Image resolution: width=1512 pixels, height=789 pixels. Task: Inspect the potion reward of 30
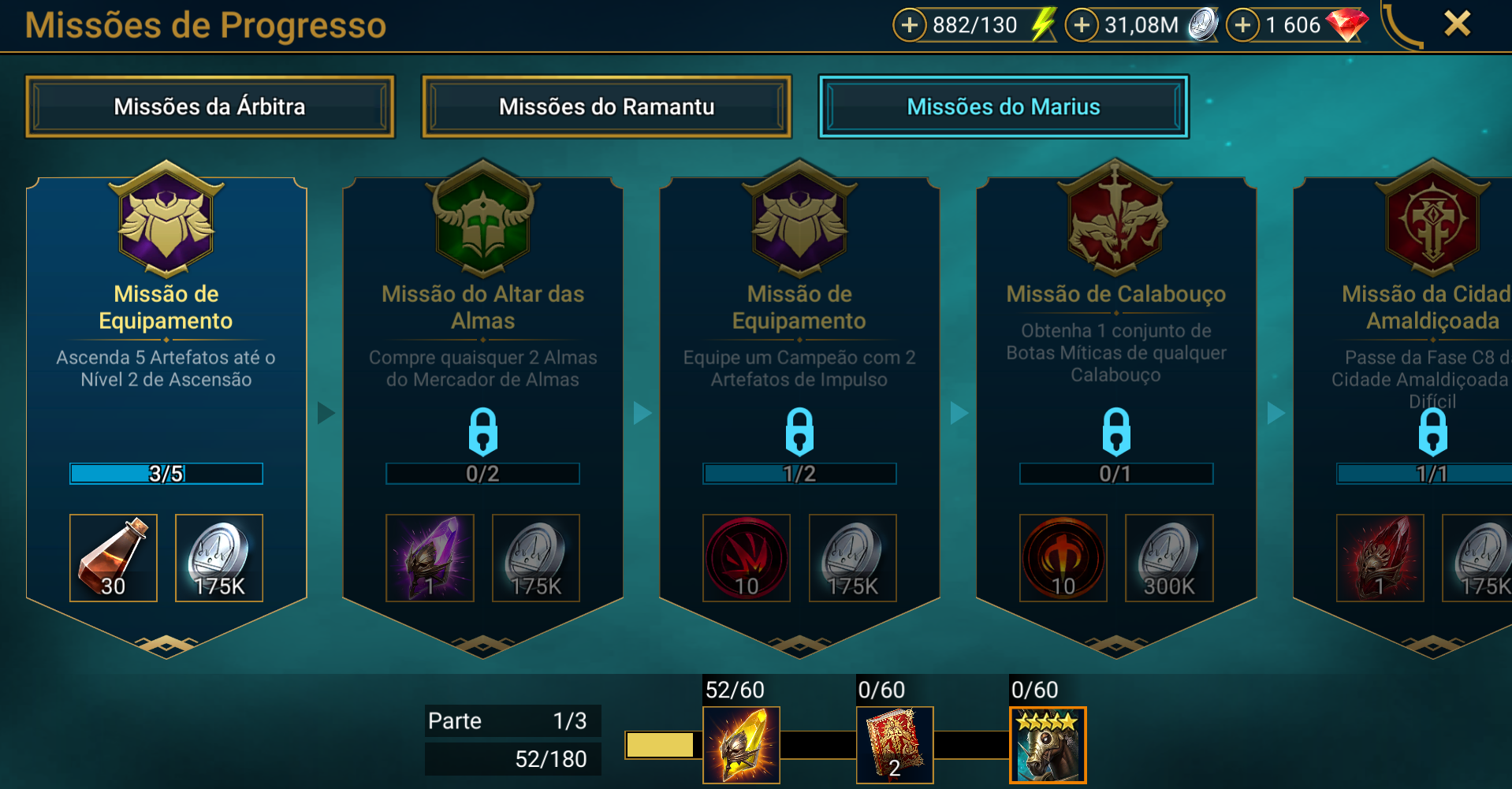pyautogui.click(x=114, y=558)
